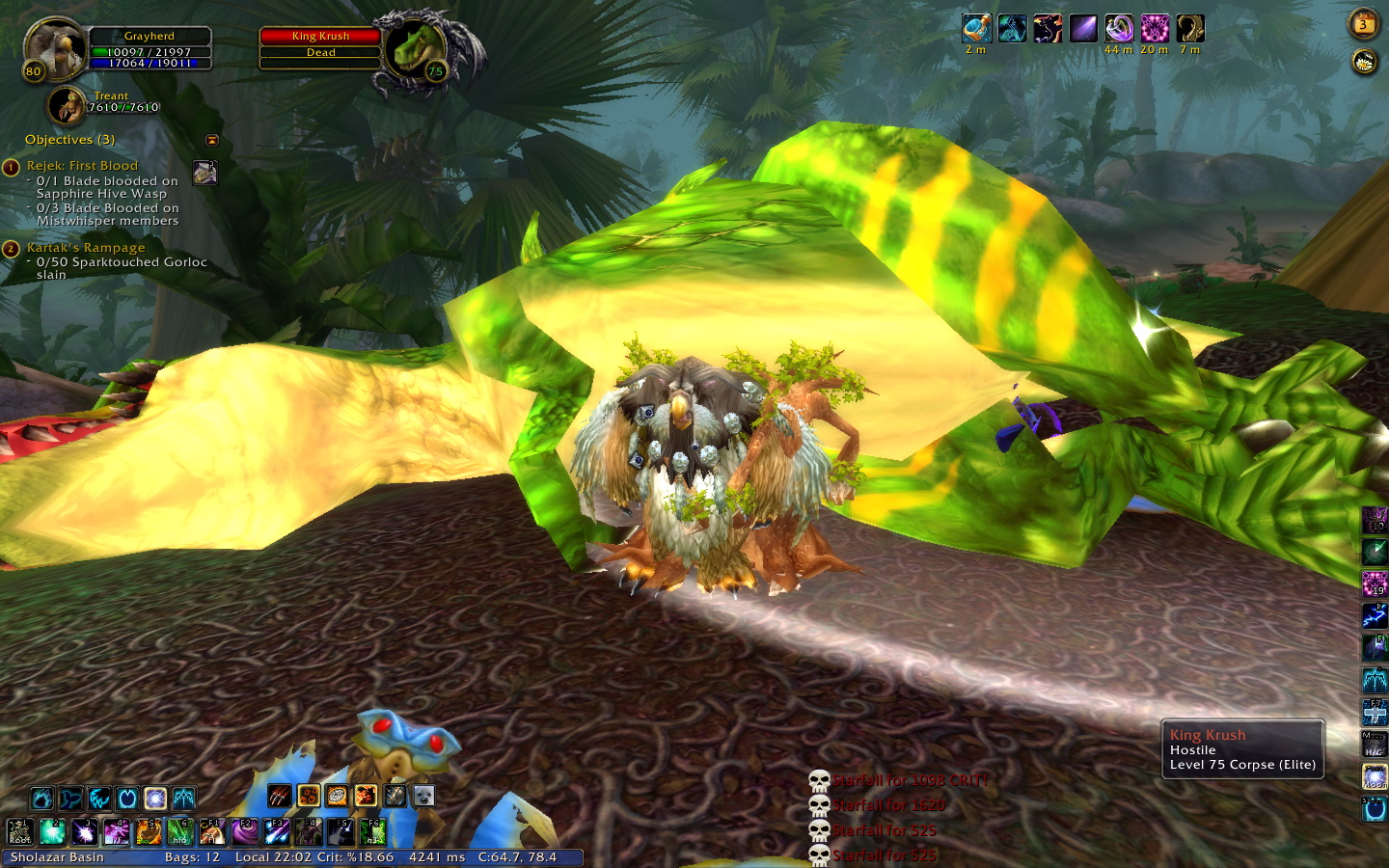Use the green glow ability in slot 2

[52, 831]
